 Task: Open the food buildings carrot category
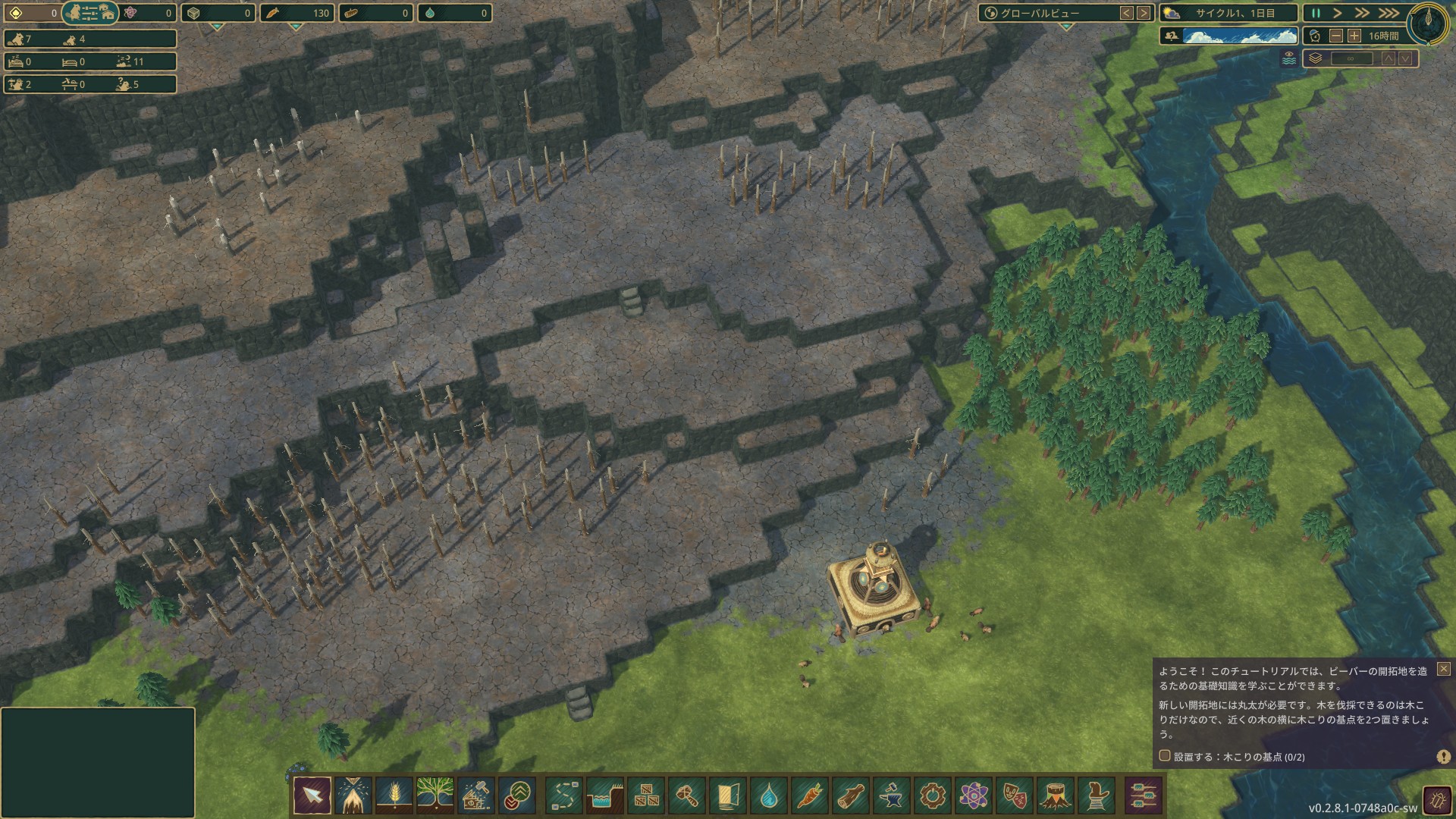(810, 796)
